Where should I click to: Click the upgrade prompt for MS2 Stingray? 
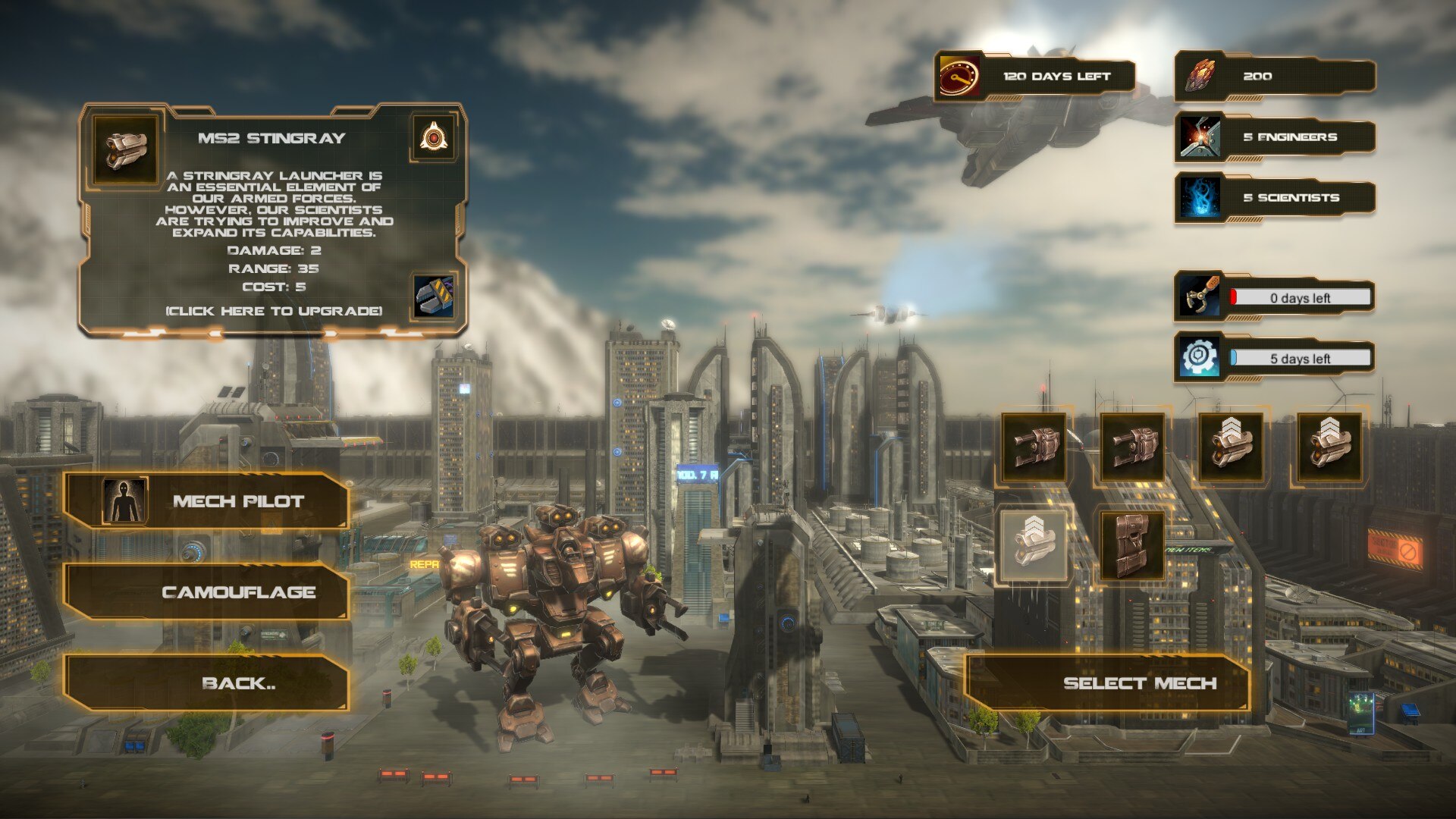click(274, 311)
